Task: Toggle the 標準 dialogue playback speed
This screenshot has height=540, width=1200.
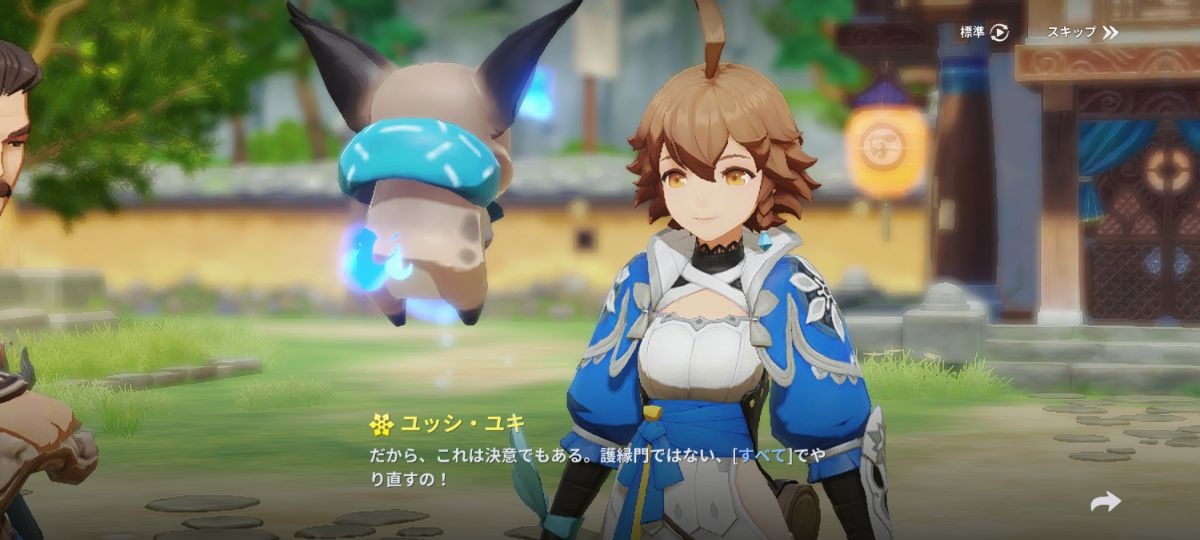Action: [x=984, y=32]
